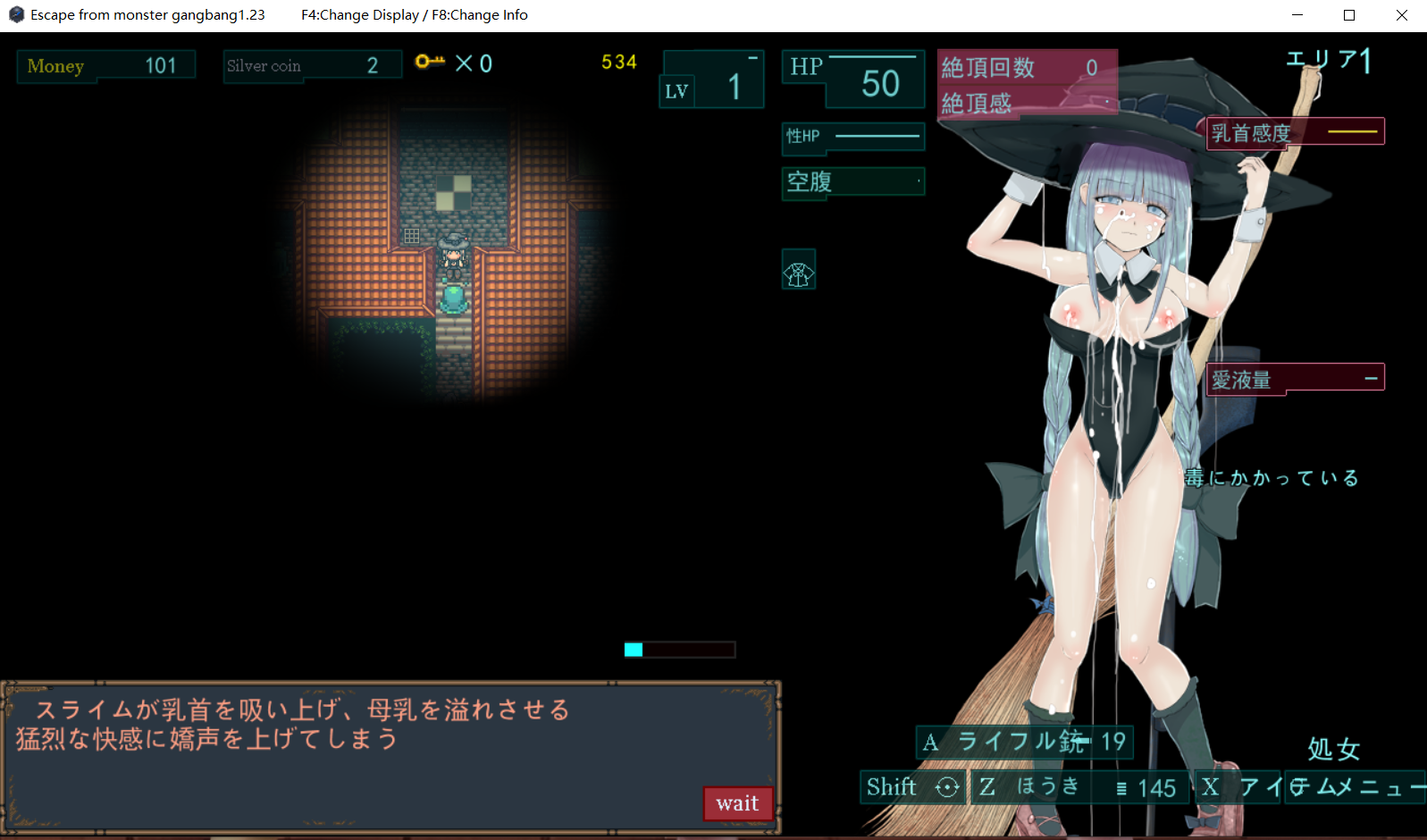Viewport: 1427px width, 840px height.
Task: Click the outfit status icon
Action: point(799,270)
